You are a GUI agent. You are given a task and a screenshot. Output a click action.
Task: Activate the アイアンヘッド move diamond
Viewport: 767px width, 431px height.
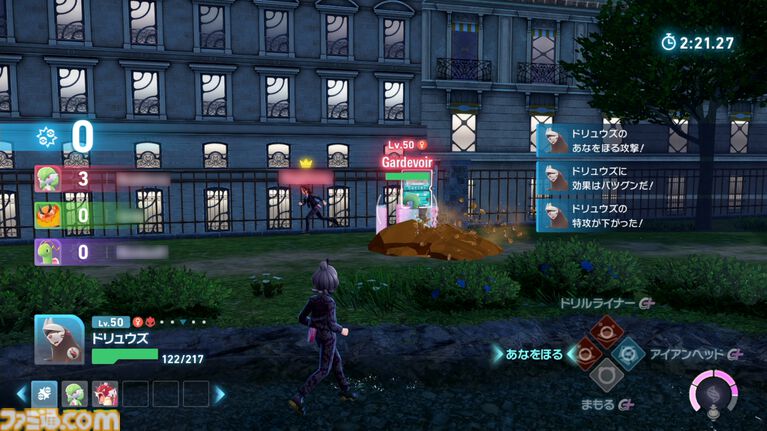627,353
